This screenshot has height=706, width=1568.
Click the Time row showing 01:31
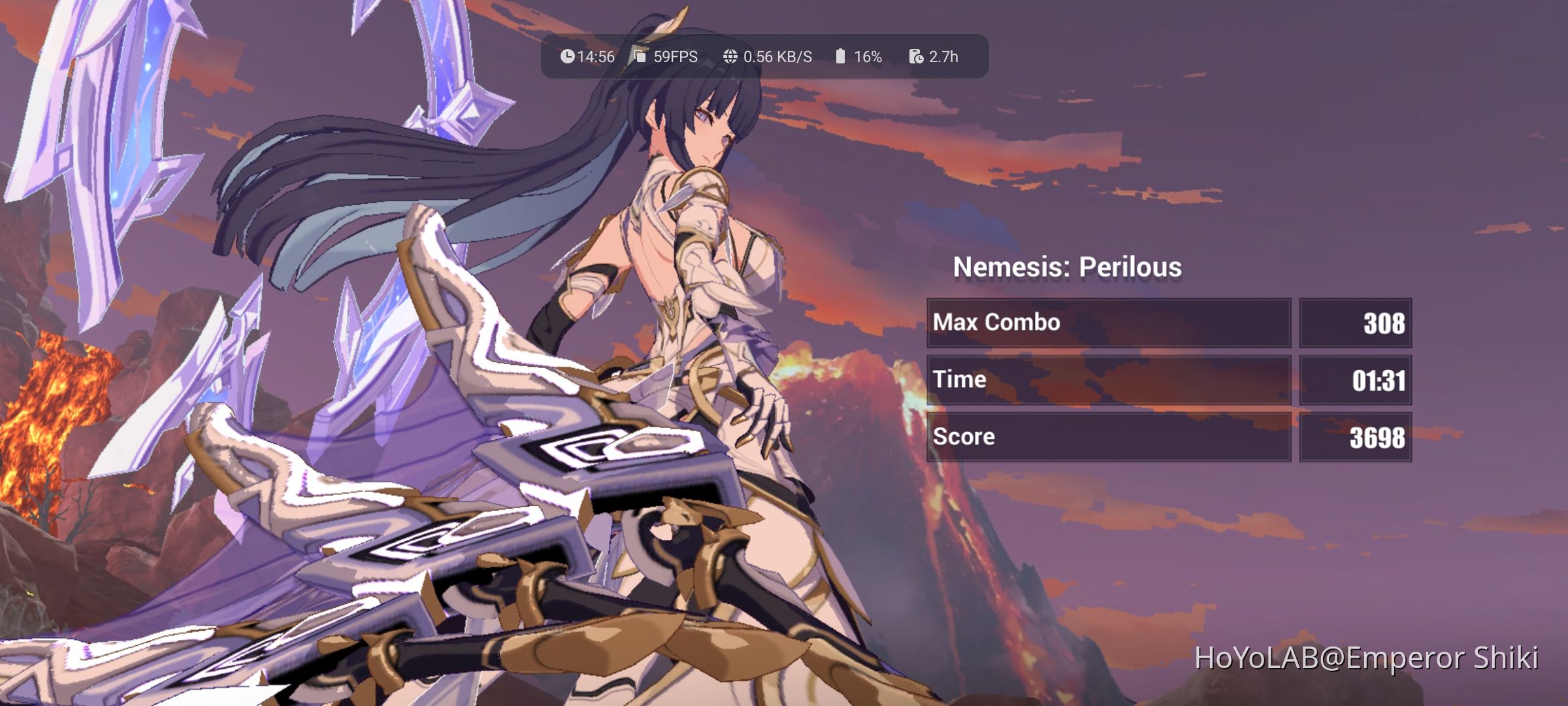coord(1111,379)
